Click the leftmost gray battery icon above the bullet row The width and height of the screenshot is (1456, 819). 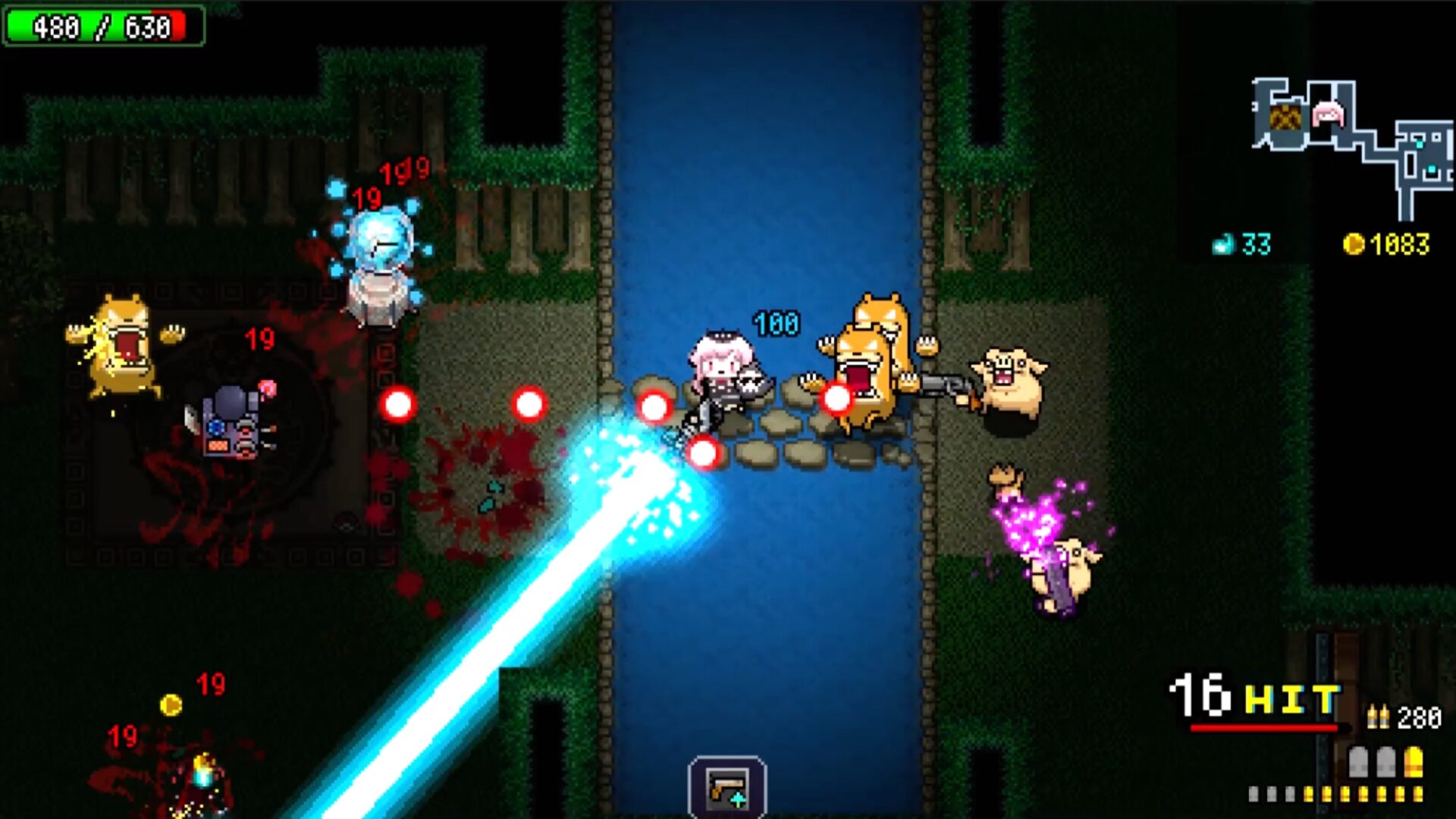pos(1357,761)
